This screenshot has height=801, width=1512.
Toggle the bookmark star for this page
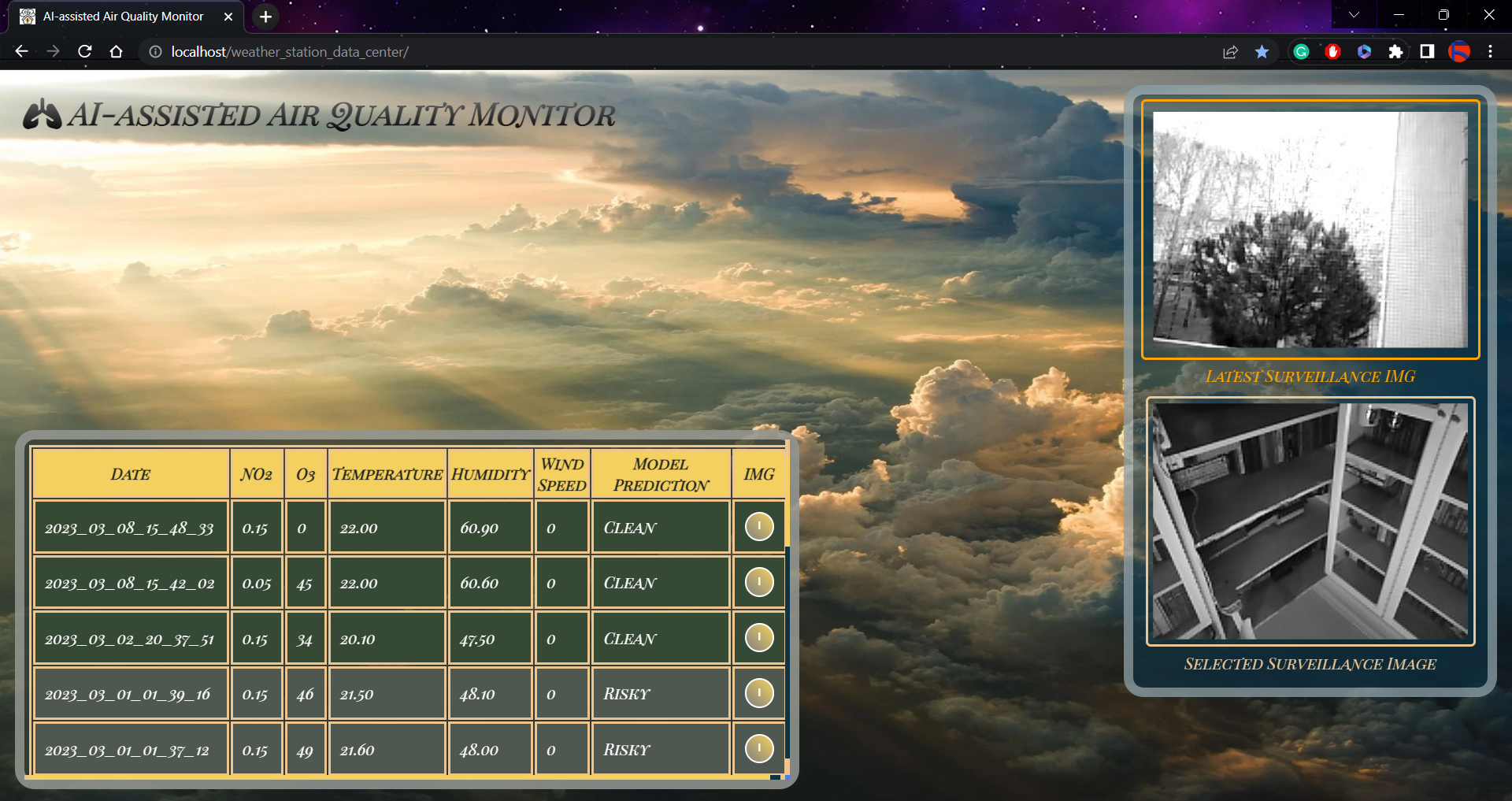pos(1262,51)
